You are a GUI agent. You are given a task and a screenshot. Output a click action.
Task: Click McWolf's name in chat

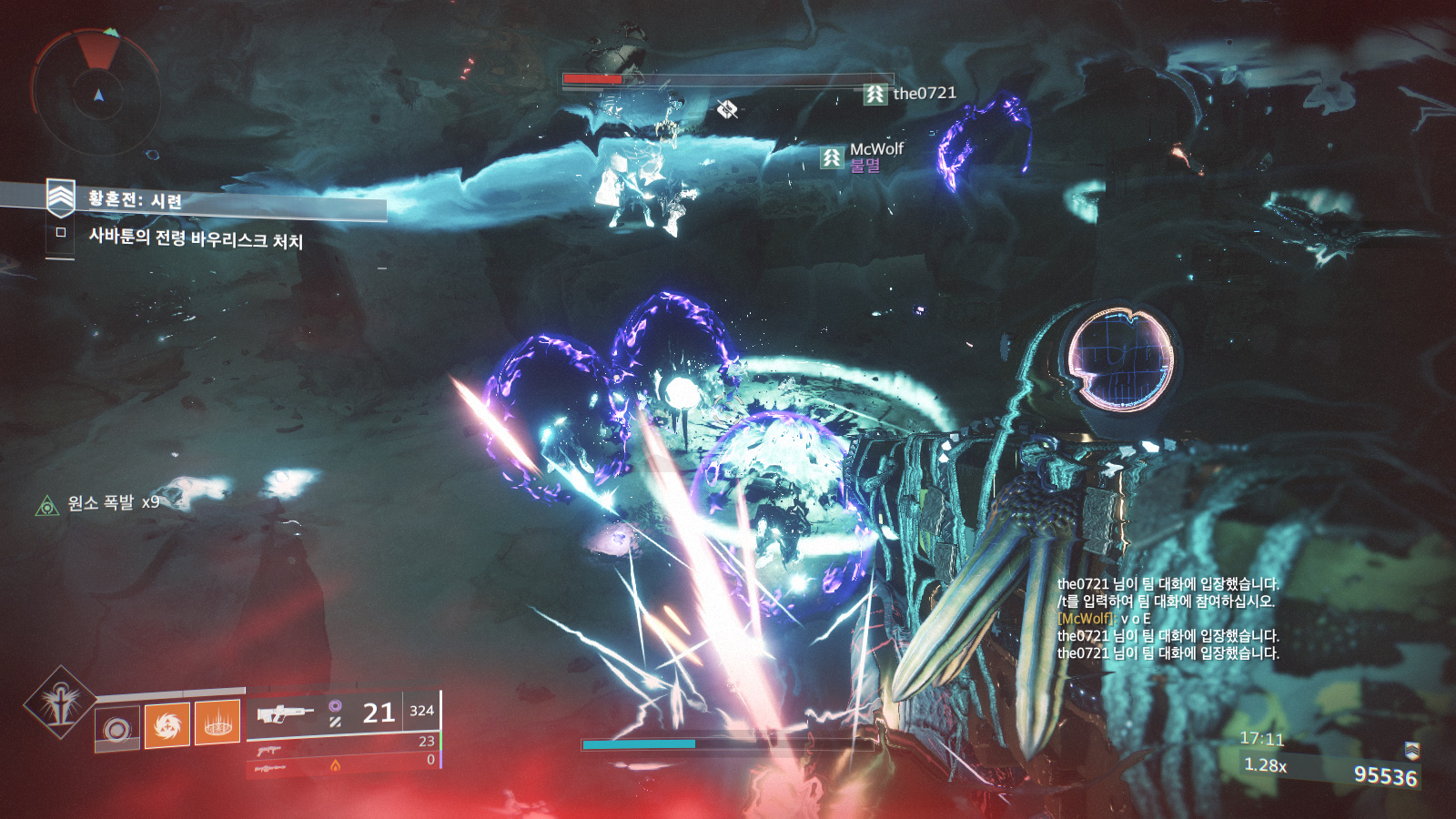tap(1087, 619)
